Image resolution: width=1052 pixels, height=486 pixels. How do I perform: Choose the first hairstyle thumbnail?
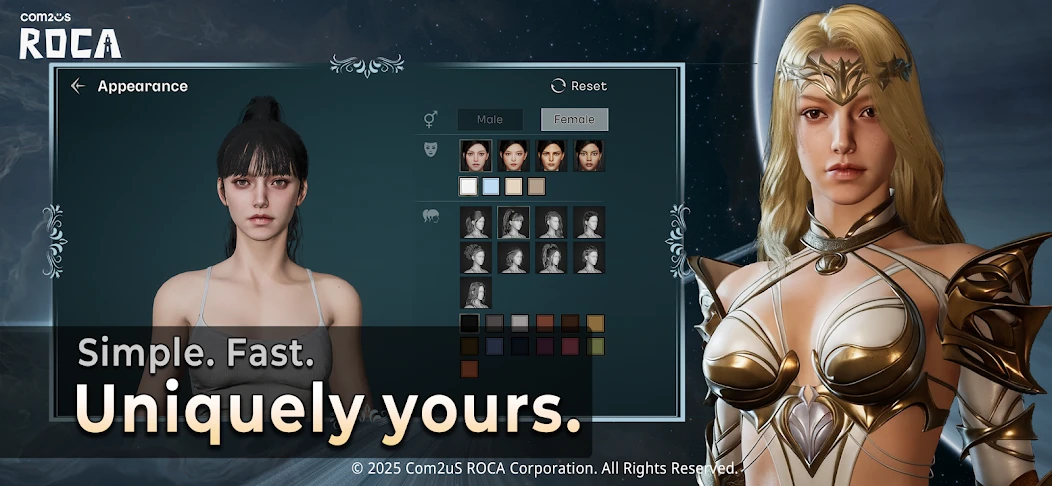click(x=476, y=222)
